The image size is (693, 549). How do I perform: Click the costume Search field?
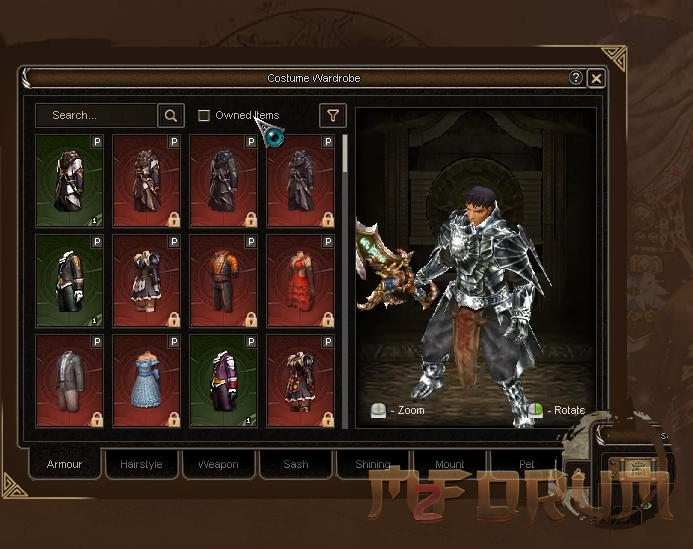click(96, 116)
